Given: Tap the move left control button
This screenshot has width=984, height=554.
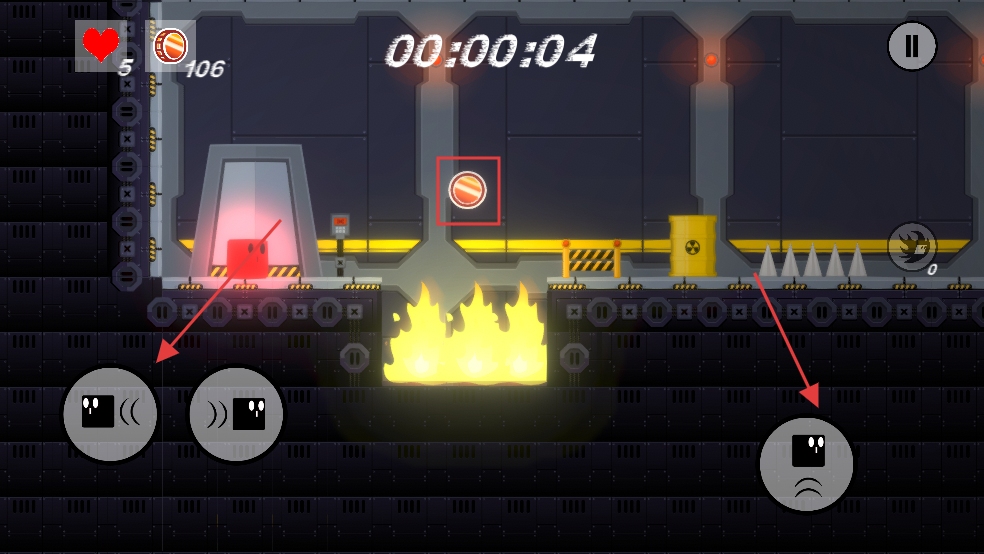Looking at the screenshot, I should pos(110,414).
